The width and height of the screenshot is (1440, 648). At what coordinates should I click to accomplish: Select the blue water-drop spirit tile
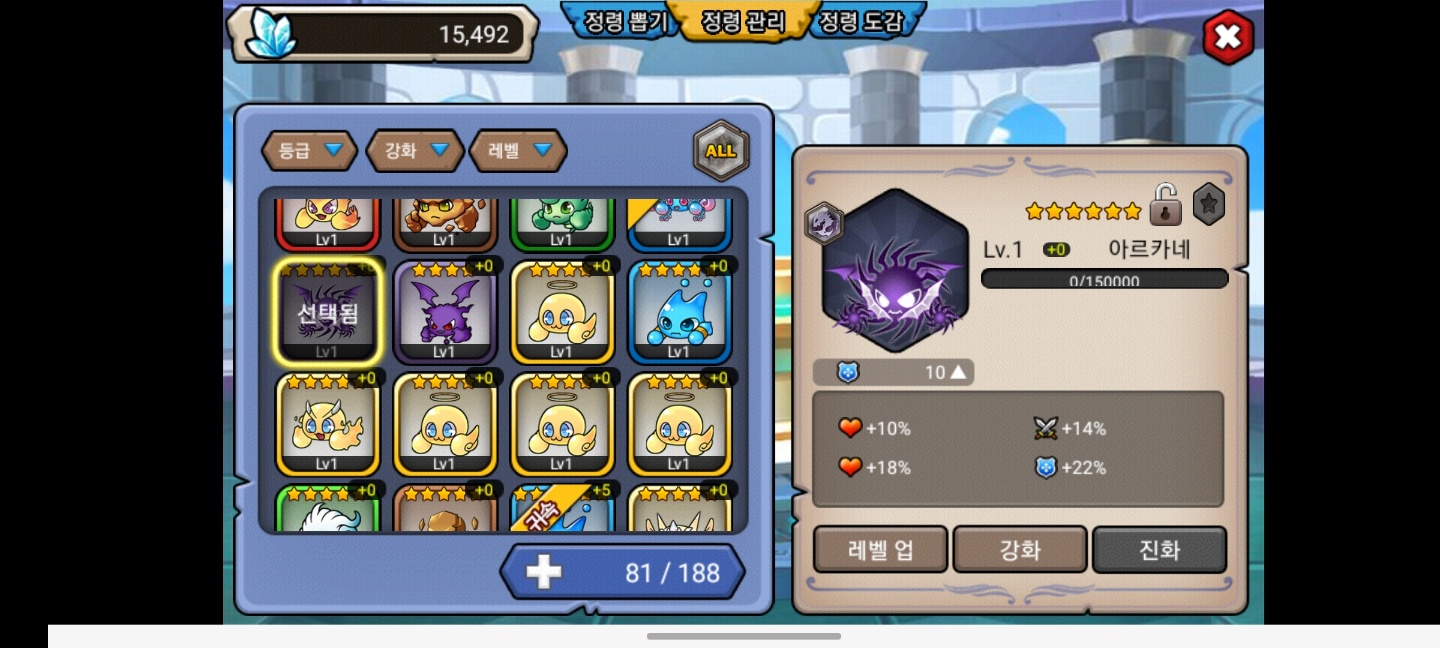(679, 313)
